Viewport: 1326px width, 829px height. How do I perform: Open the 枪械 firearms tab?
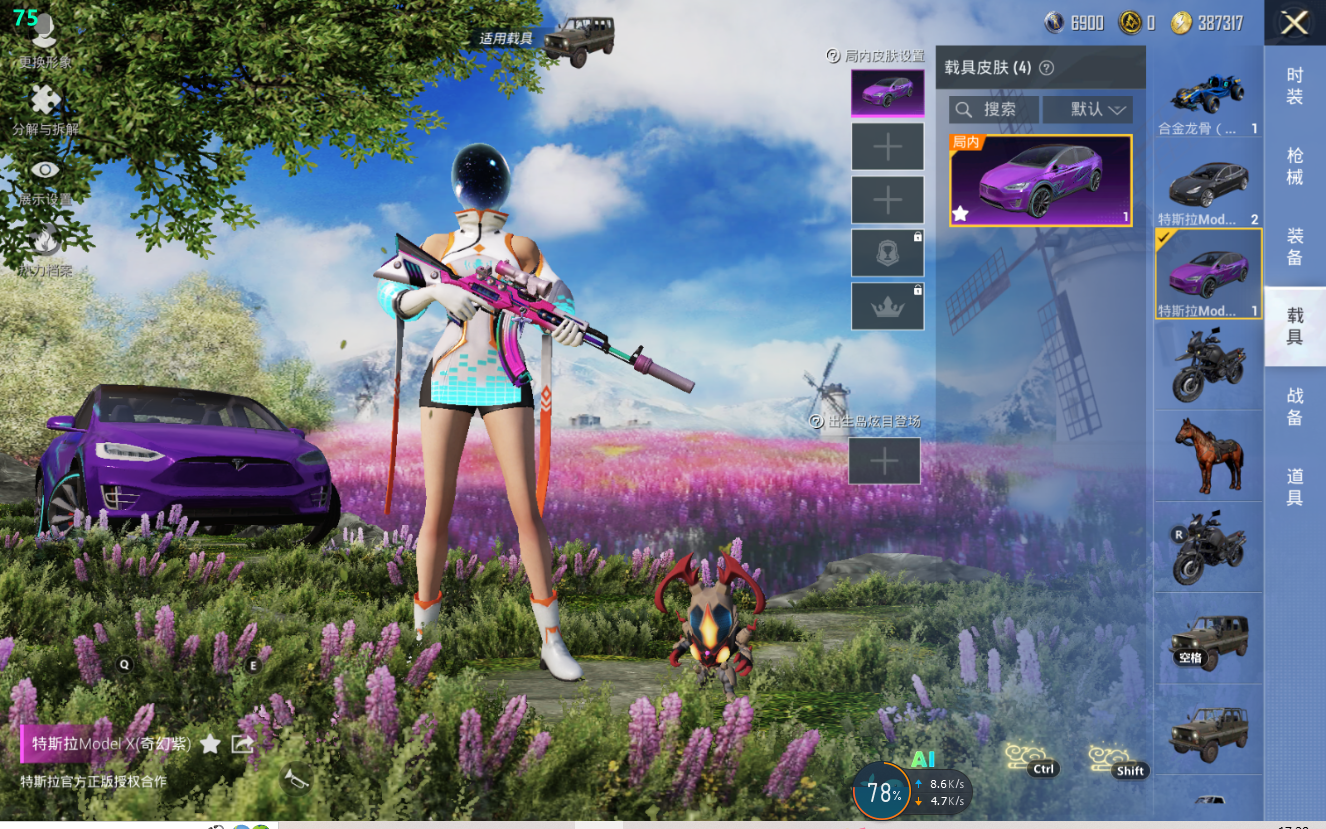coord(1294,166)
